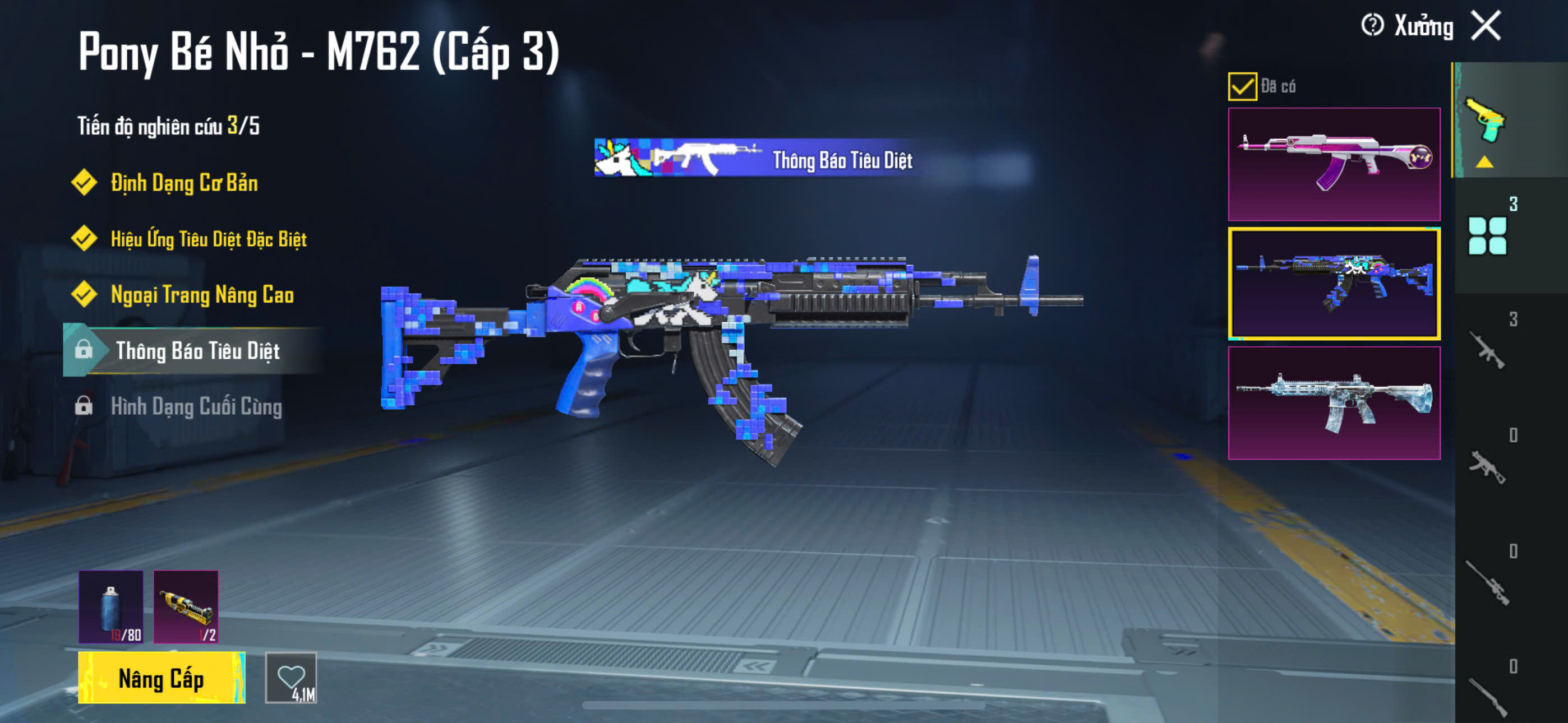Open locked Thông Báo Tiêu Diệt stage

pos(197,350)
